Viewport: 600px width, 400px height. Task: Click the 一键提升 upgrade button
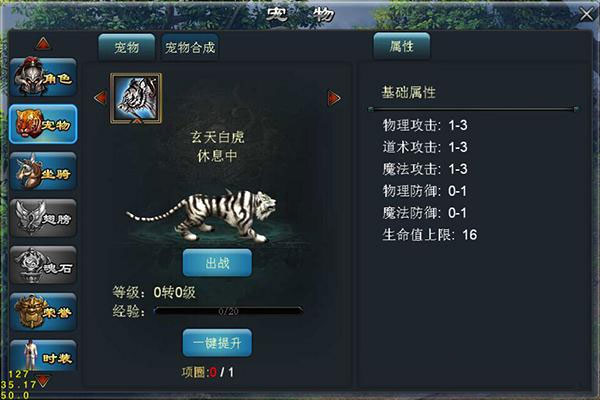(217, 342)
